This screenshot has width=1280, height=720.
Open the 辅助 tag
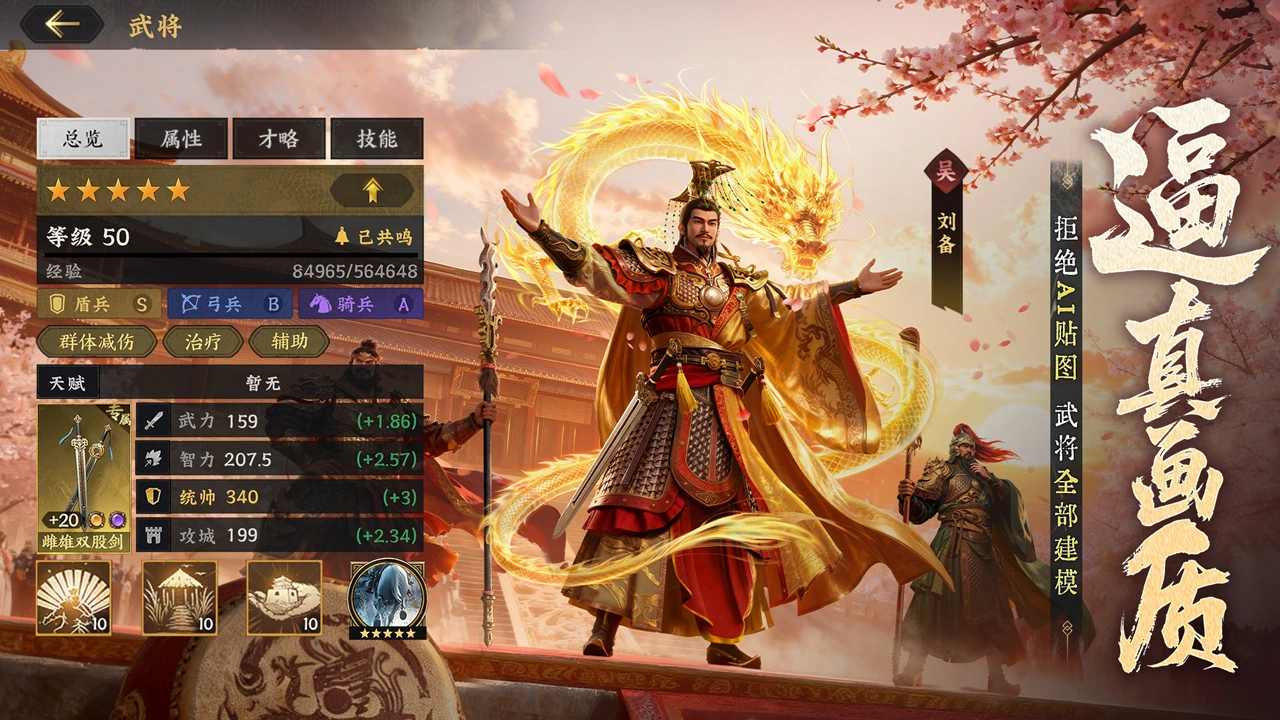288,342
